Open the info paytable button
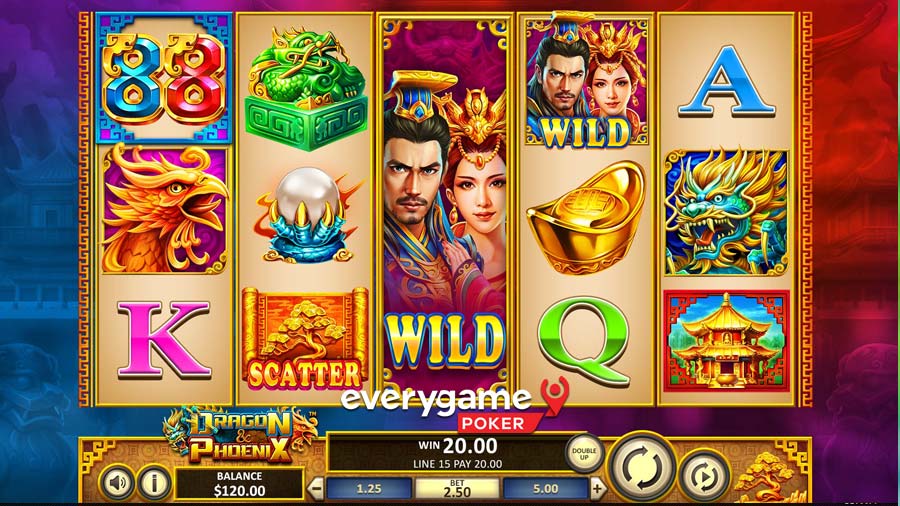The image size is (900, 506). point(153,484)
